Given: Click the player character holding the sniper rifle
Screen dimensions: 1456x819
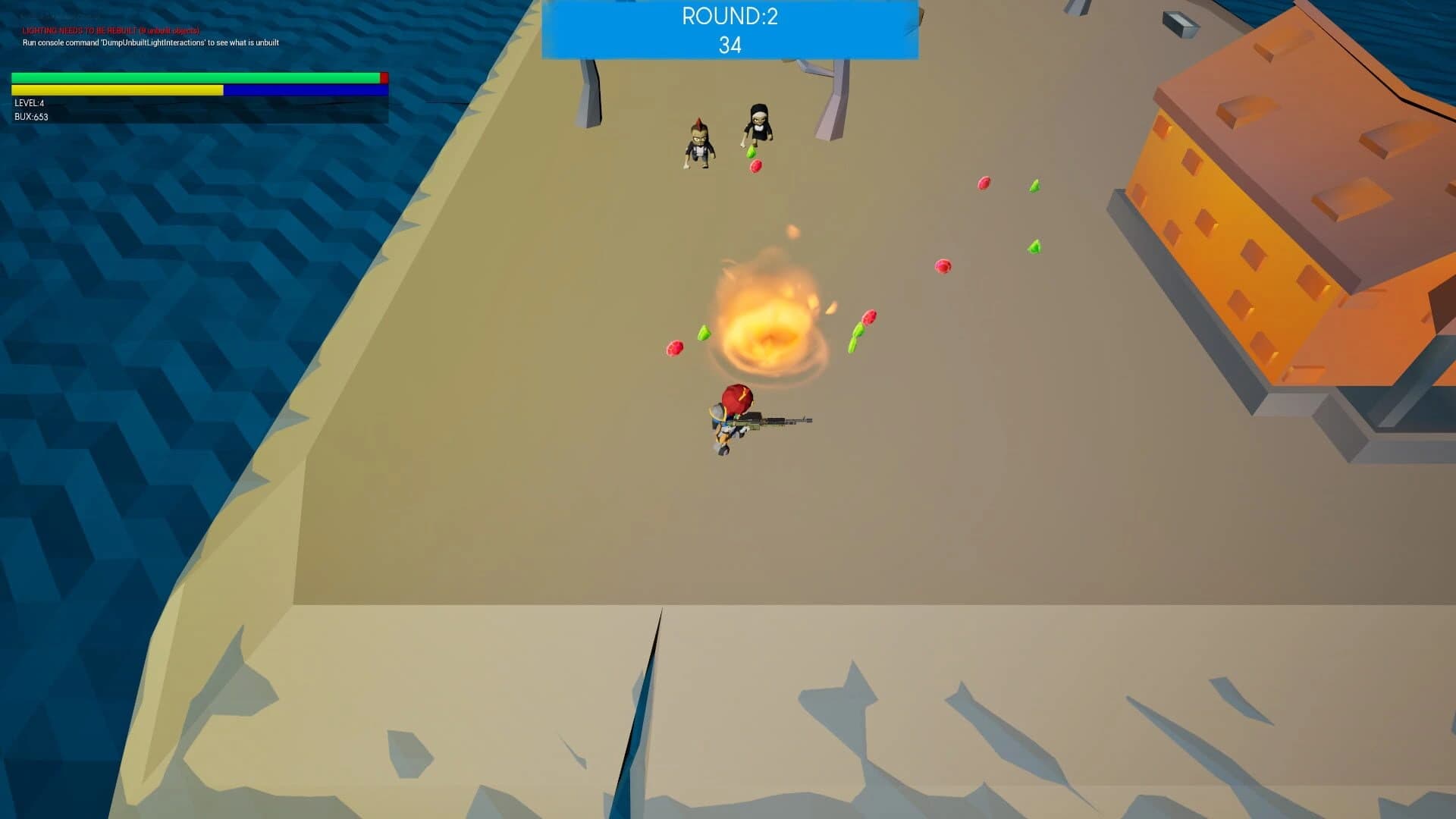Looking at the screenshot, I should (x=726, y=421).
